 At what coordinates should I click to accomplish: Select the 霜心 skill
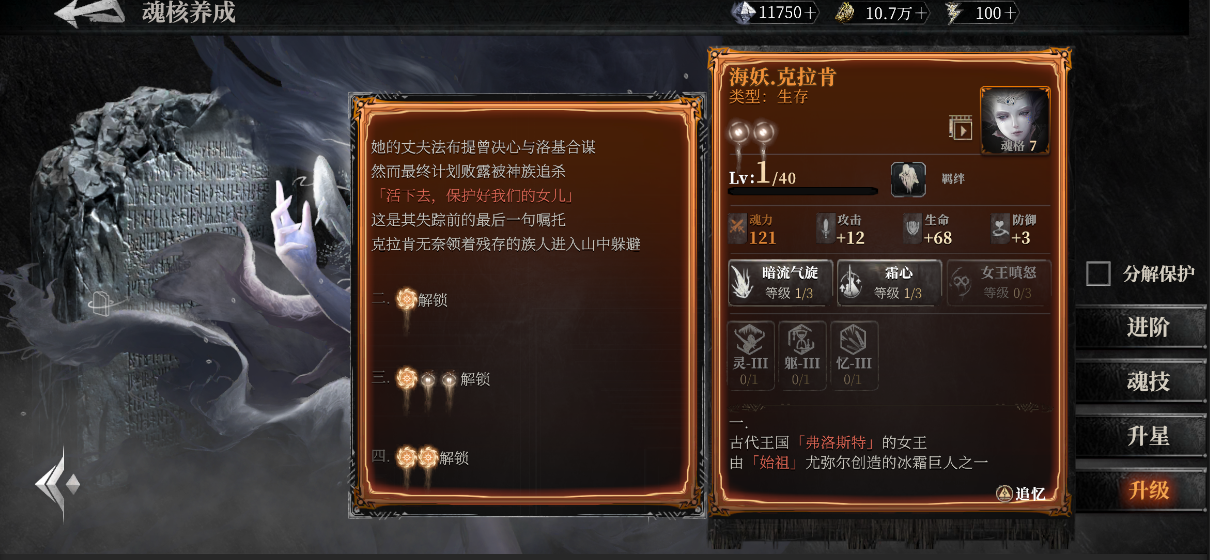889,282
